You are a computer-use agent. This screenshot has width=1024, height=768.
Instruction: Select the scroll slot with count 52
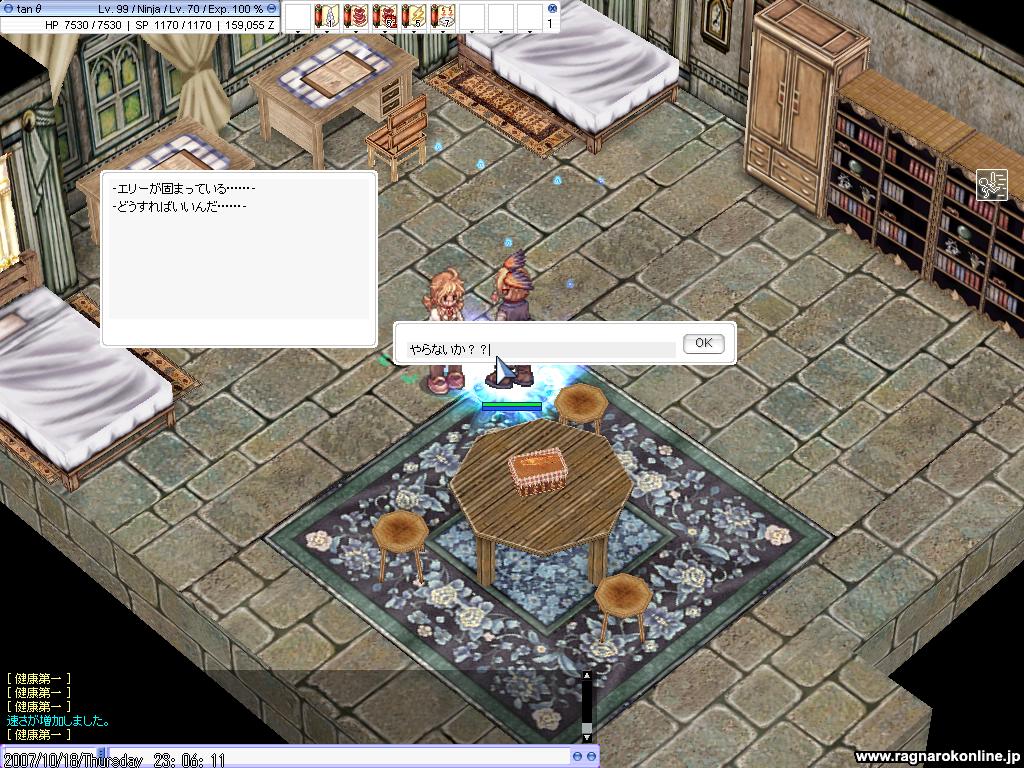click(385, 16)
